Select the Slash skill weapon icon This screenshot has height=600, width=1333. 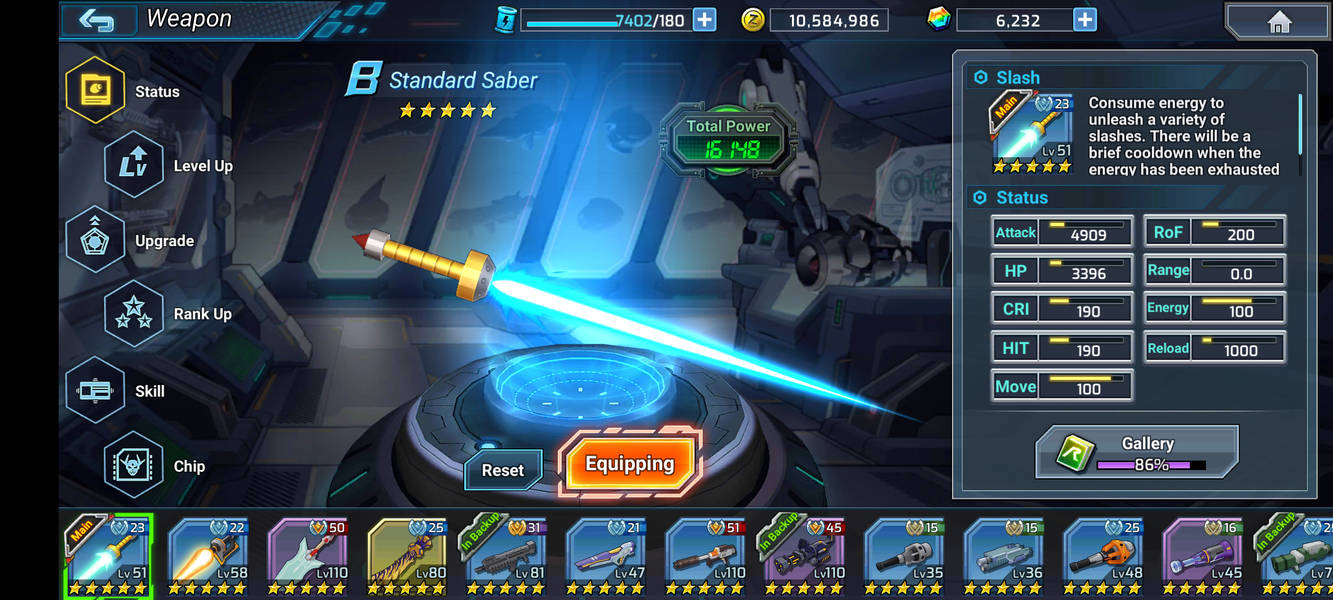[x=1030, y=132]
